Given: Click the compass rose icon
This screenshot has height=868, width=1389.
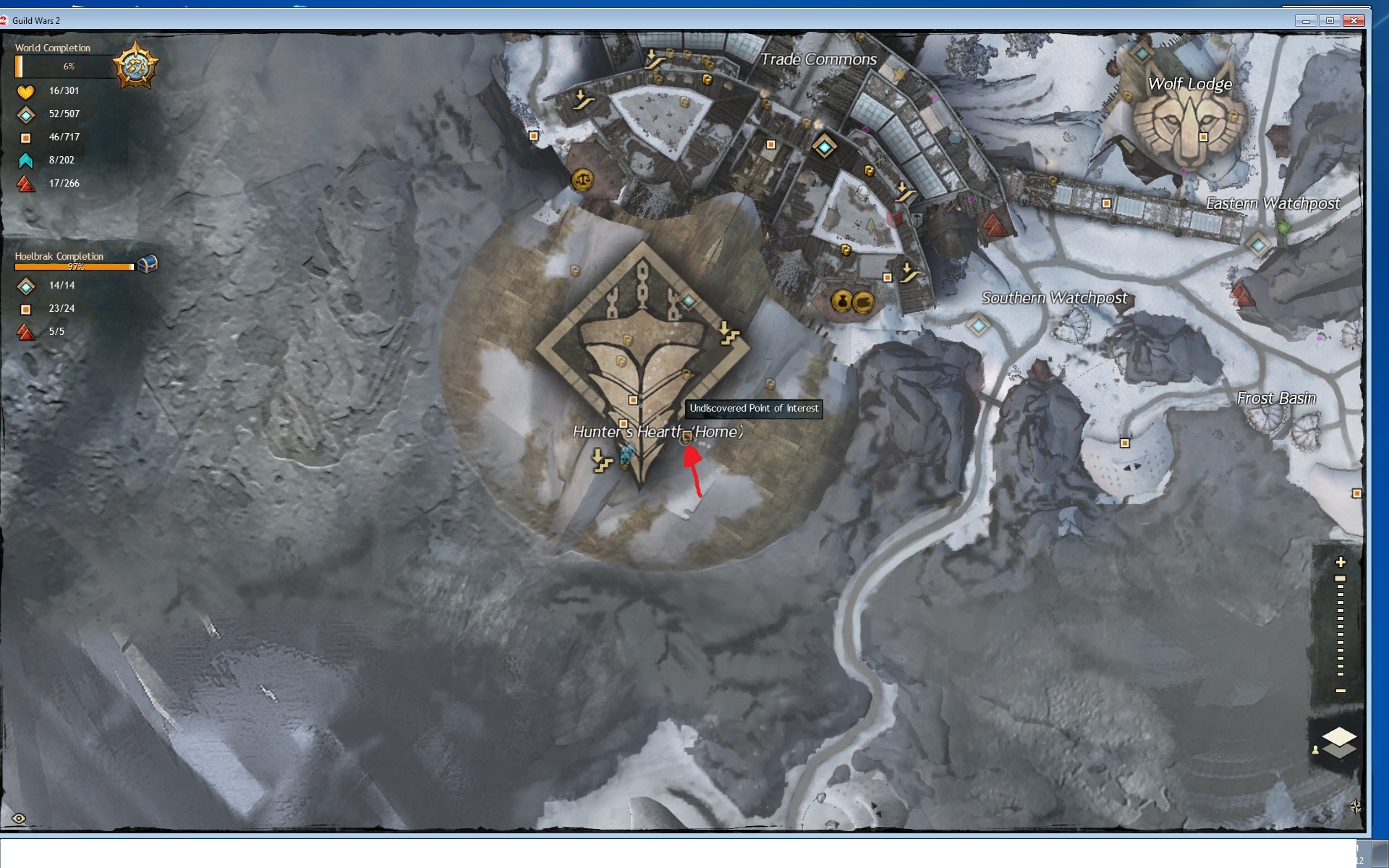Looking at the screenshot, I should coord(1355,807).
